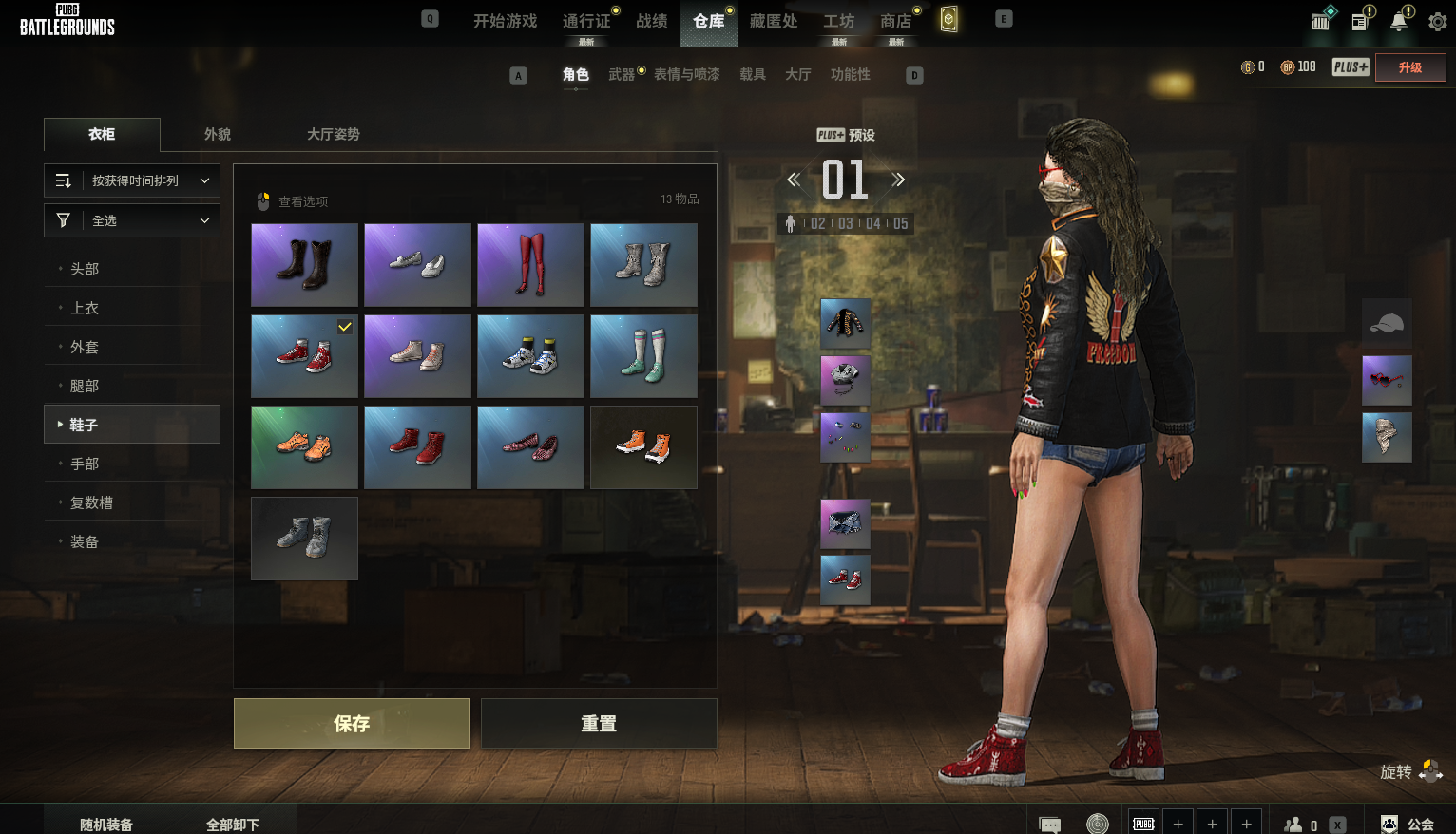Choose the striped knee socks item

coord(643,356)
